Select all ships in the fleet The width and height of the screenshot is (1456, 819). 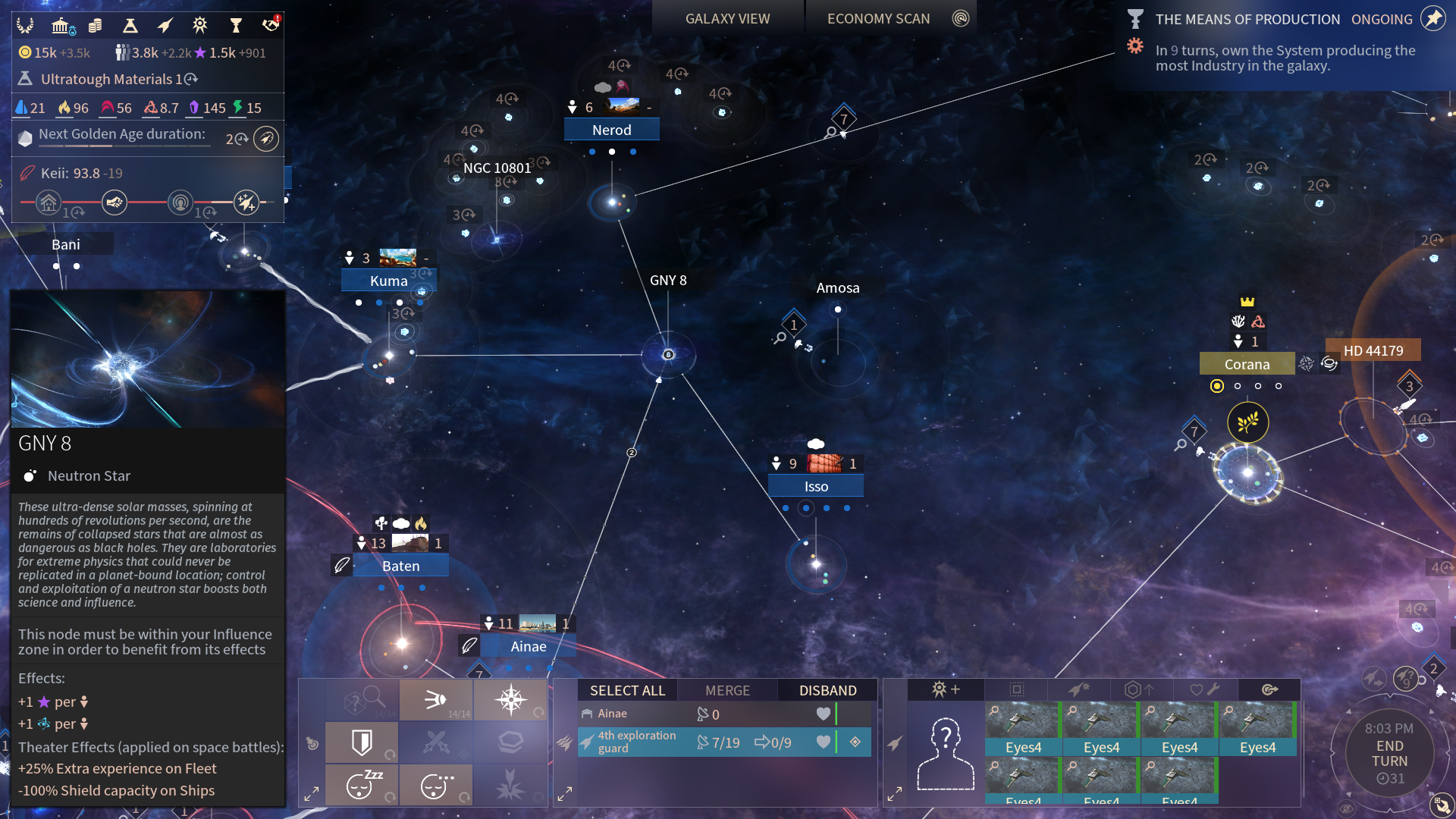627,690
